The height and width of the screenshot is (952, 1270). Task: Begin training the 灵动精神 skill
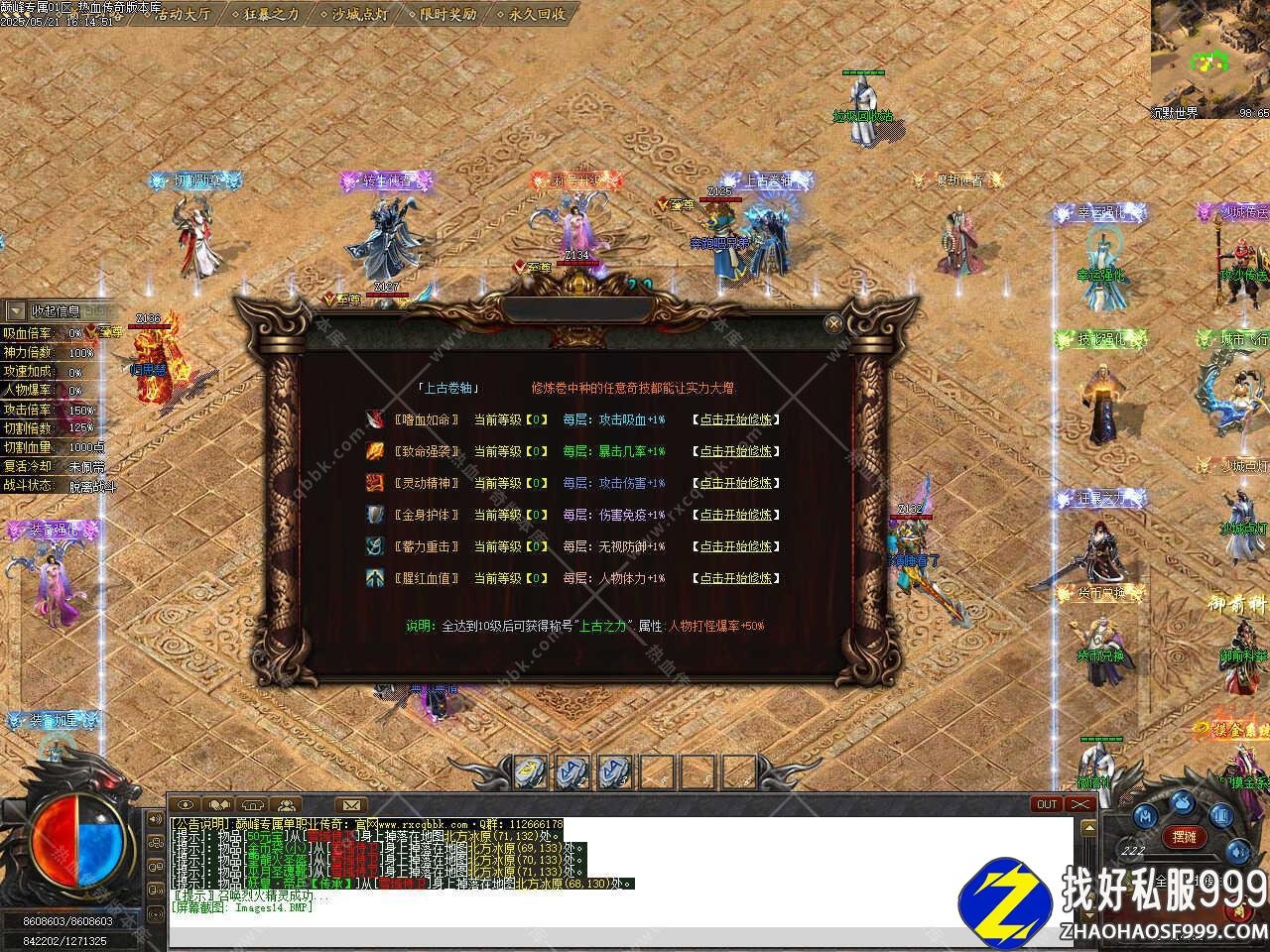[736, 483]
